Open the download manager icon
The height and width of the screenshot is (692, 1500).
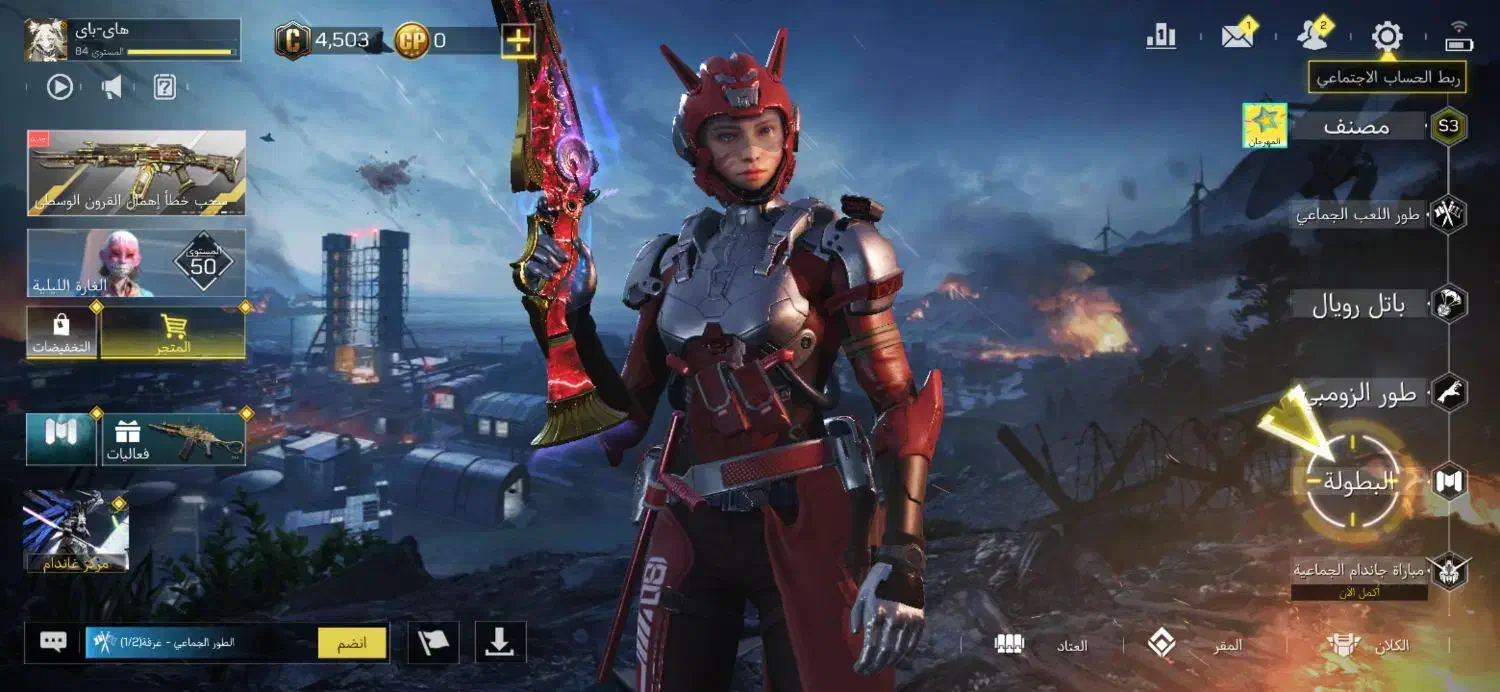pyautogui.click(x=499, y=643)
